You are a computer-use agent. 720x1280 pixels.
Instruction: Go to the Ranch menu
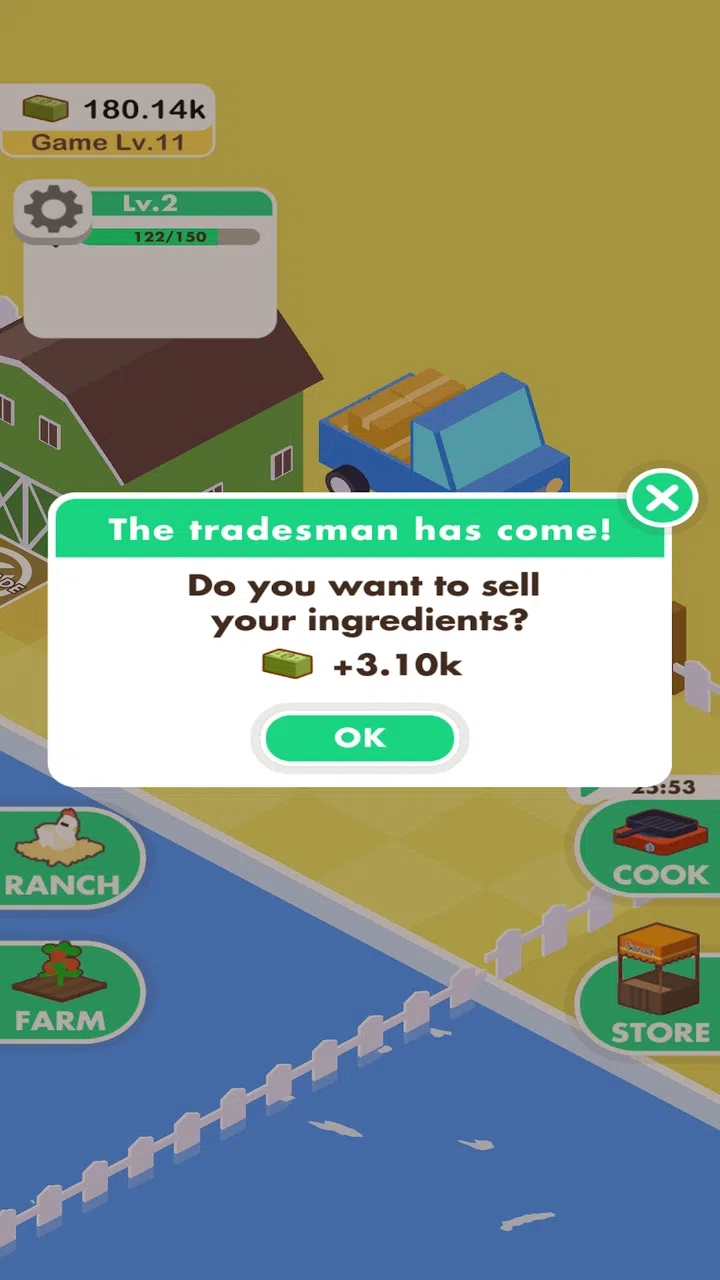click(x=64, y=856)
